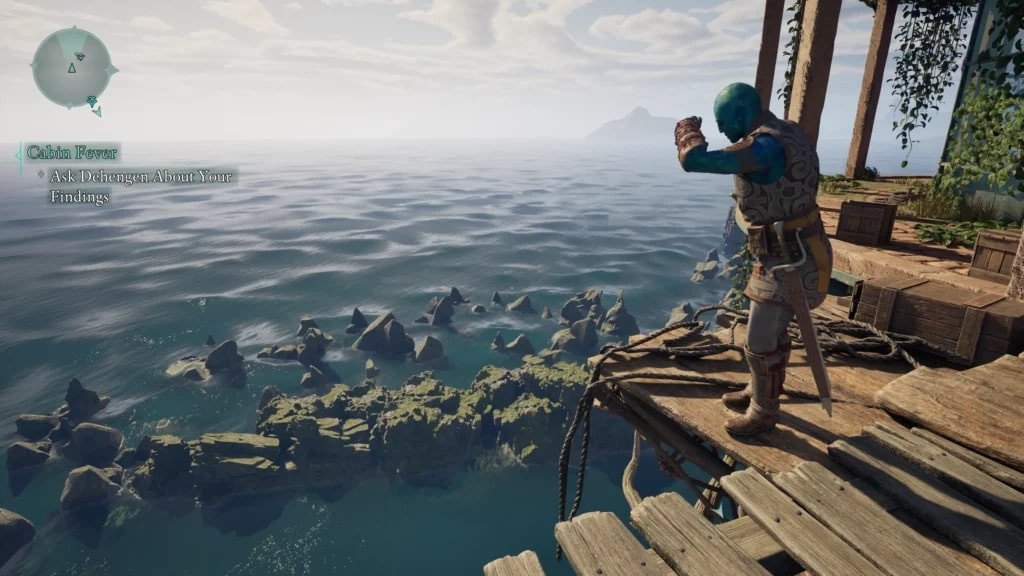This screenshot has width=1024, height=576.
Task: Select the Cabin Fever quest title
Action: pyautogui.click(x=72, y=153)
